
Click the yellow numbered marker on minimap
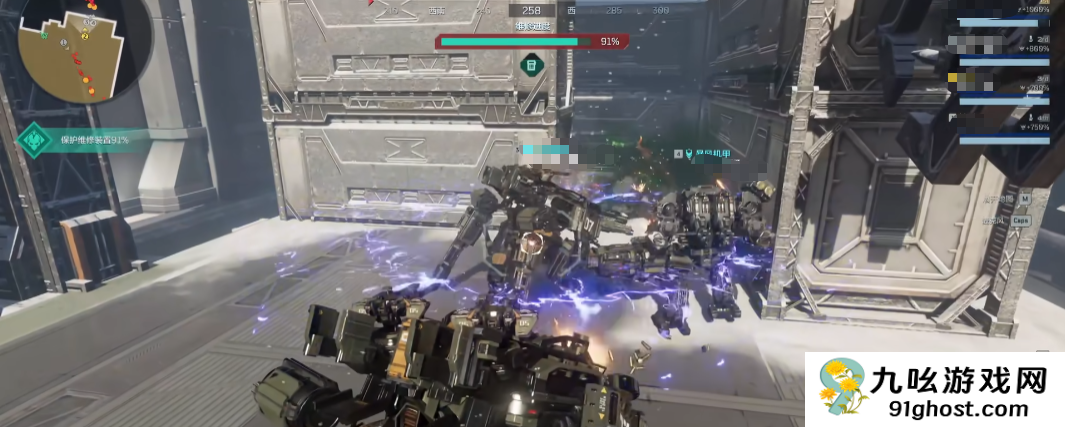(85, 37)
